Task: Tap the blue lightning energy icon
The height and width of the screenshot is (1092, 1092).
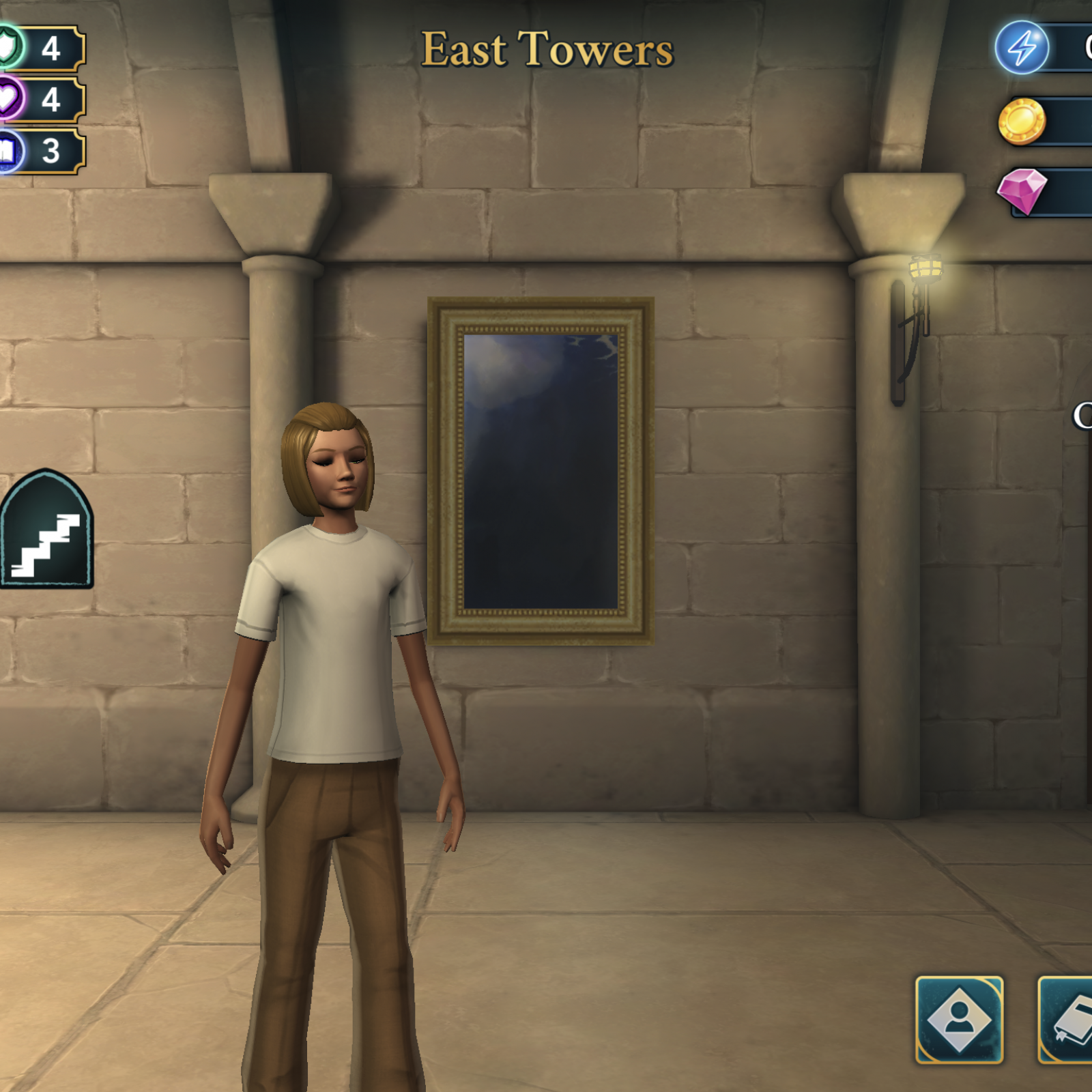Action: pos(1021,48)
